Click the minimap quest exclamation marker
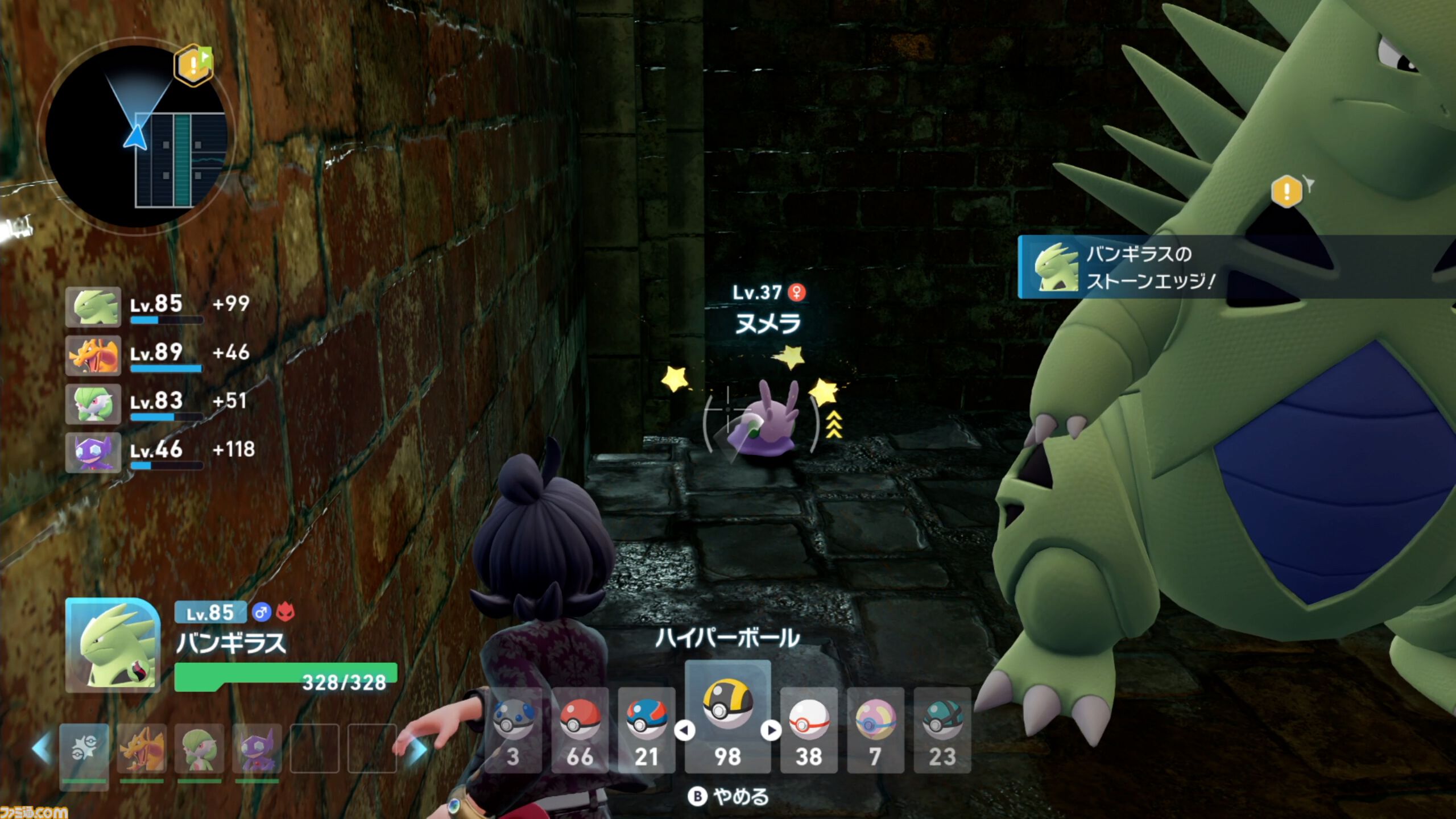 (193, 64)
